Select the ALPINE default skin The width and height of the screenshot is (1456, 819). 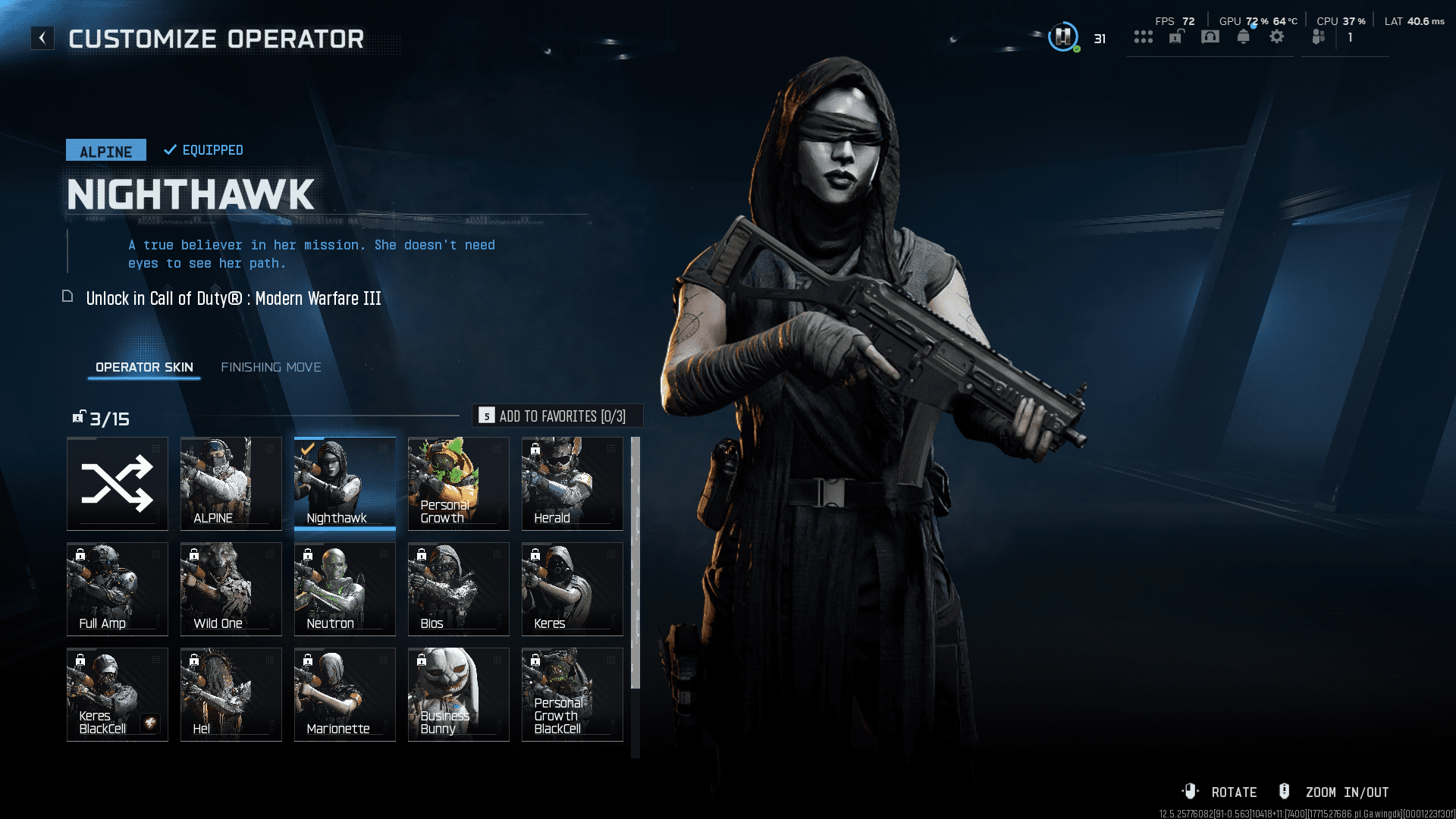click(x=231, y=484)
